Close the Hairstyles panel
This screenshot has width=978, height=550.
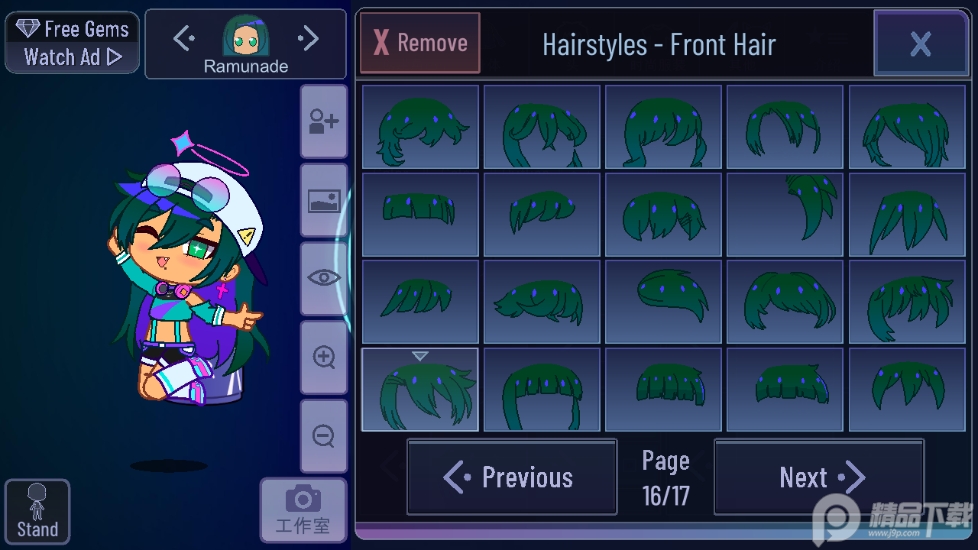click(920, 43)
